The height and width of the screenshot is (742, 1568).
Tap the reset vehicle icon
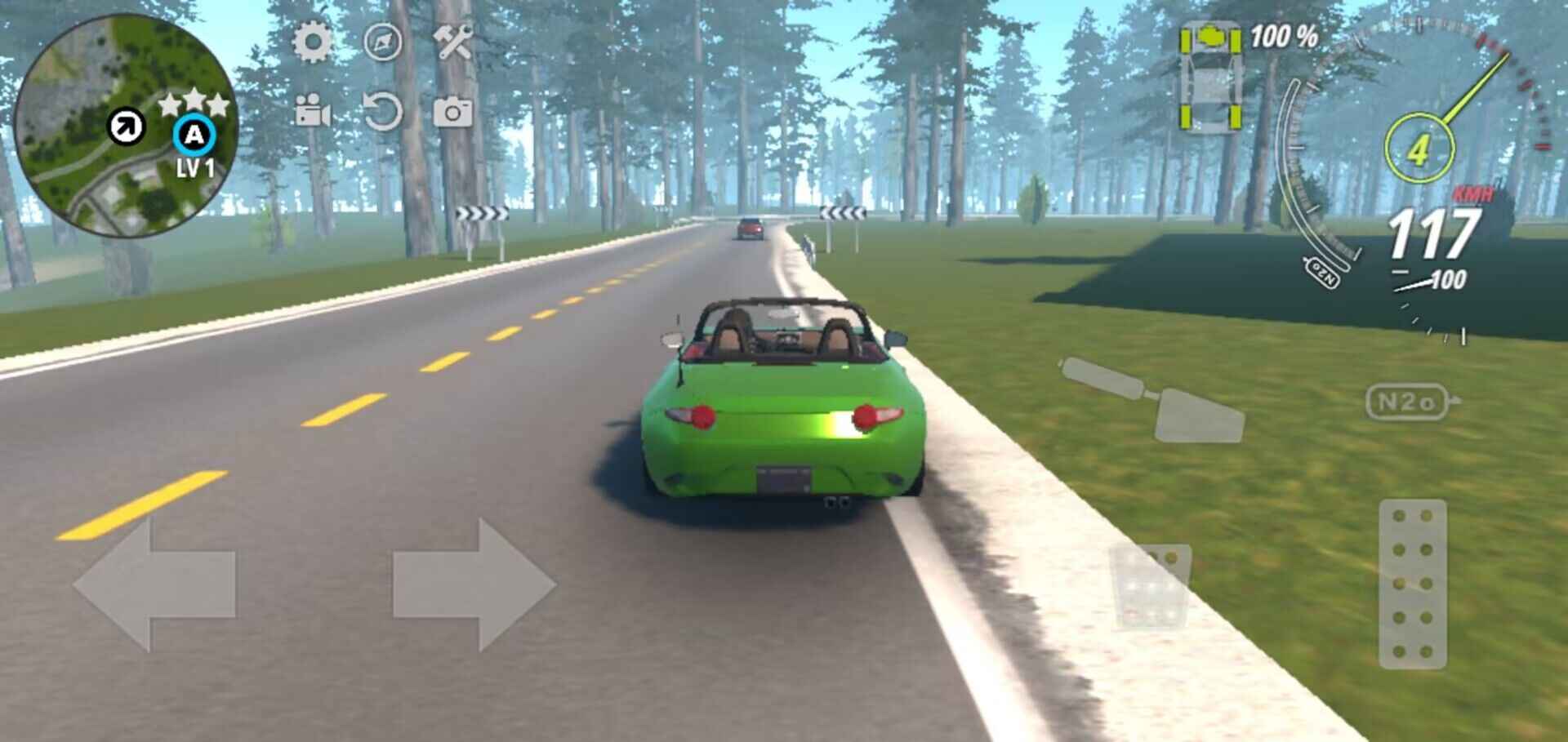pyautogui.click(x=385, y=112)
